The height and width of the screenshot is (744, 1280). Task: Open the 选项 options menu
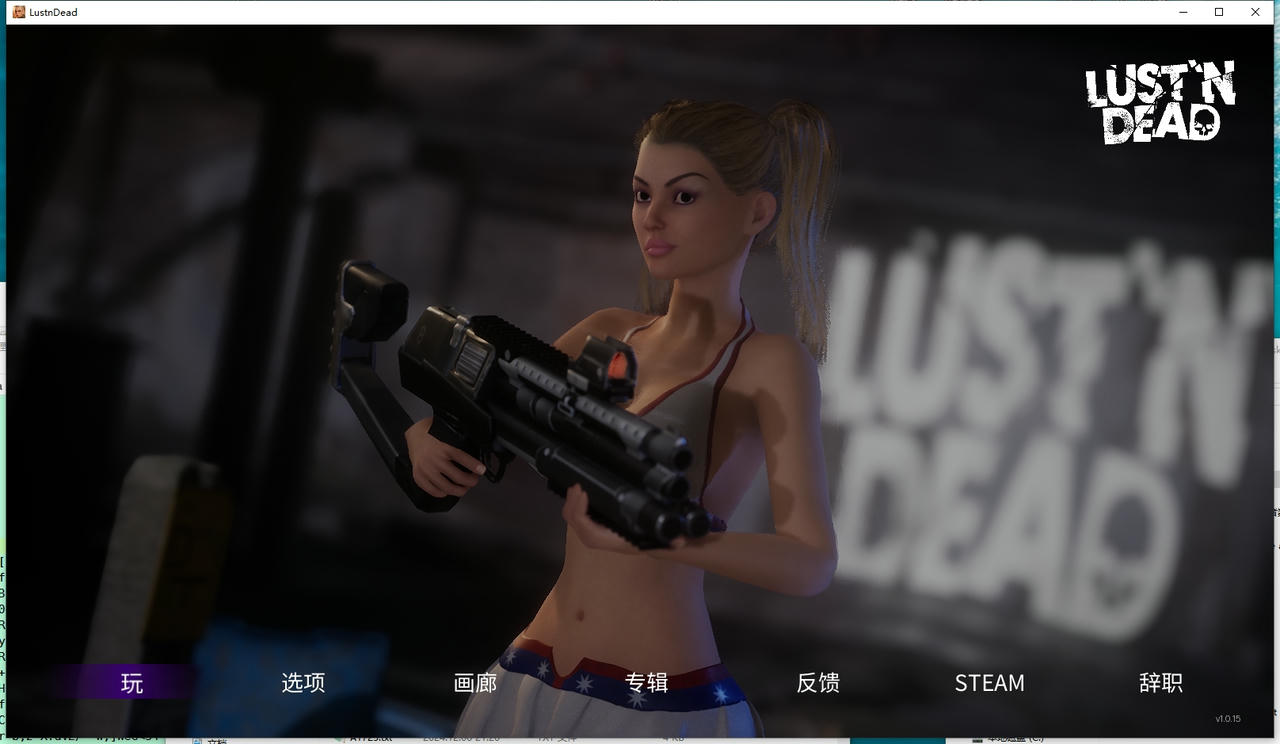coord(302,683)
